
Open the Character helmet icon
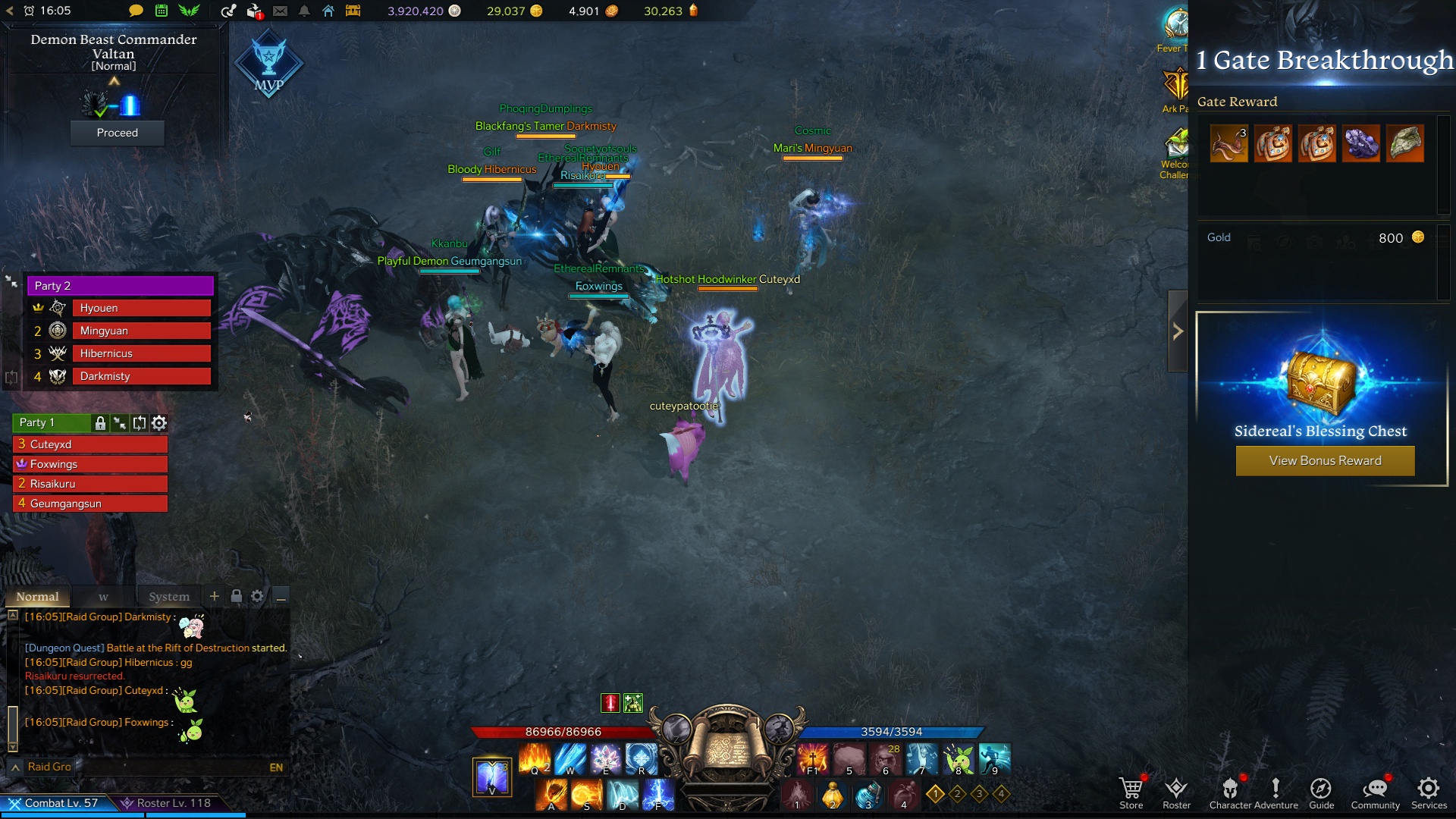pyautogui.click(x=1232, y=789)
